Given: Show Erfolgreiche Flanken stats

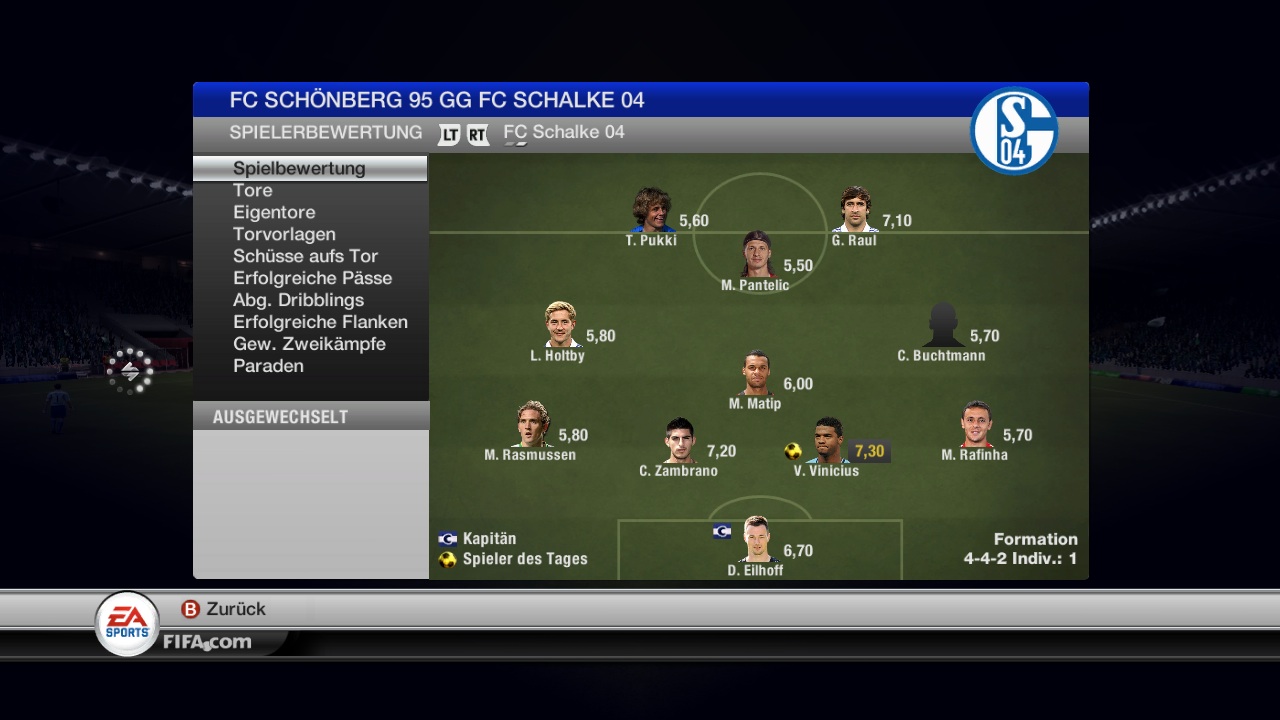Looking at the screenshot, I should [320, 322].
